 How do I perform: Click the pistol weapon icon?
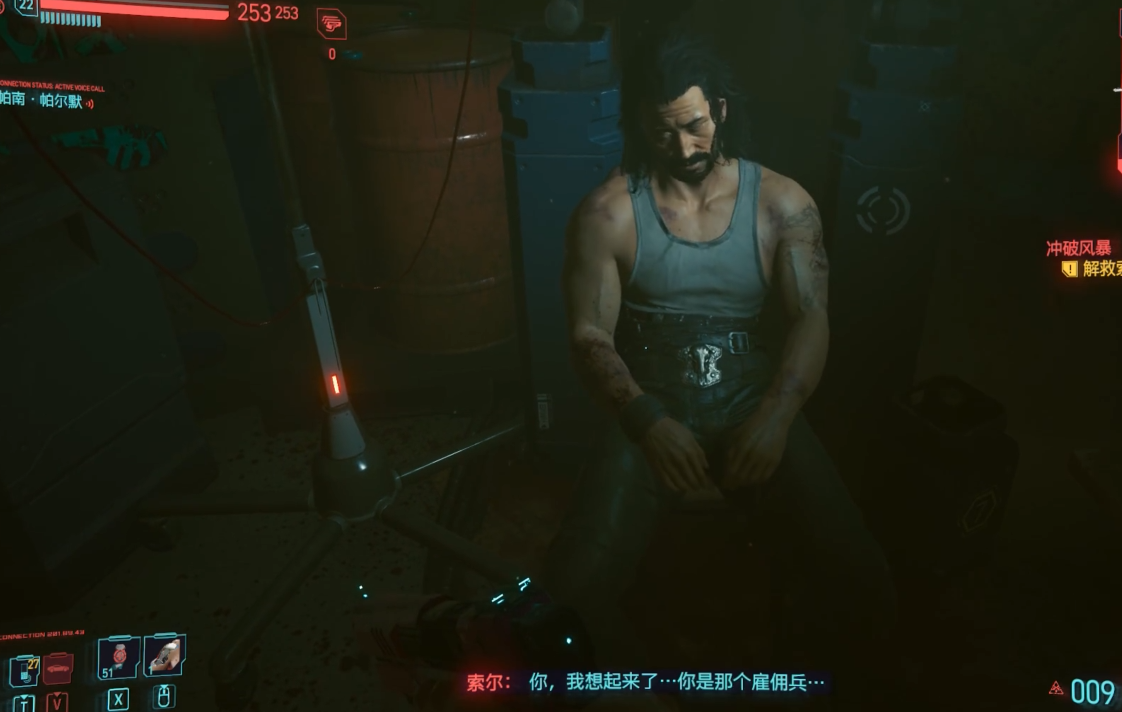click(x=331, y=24)
